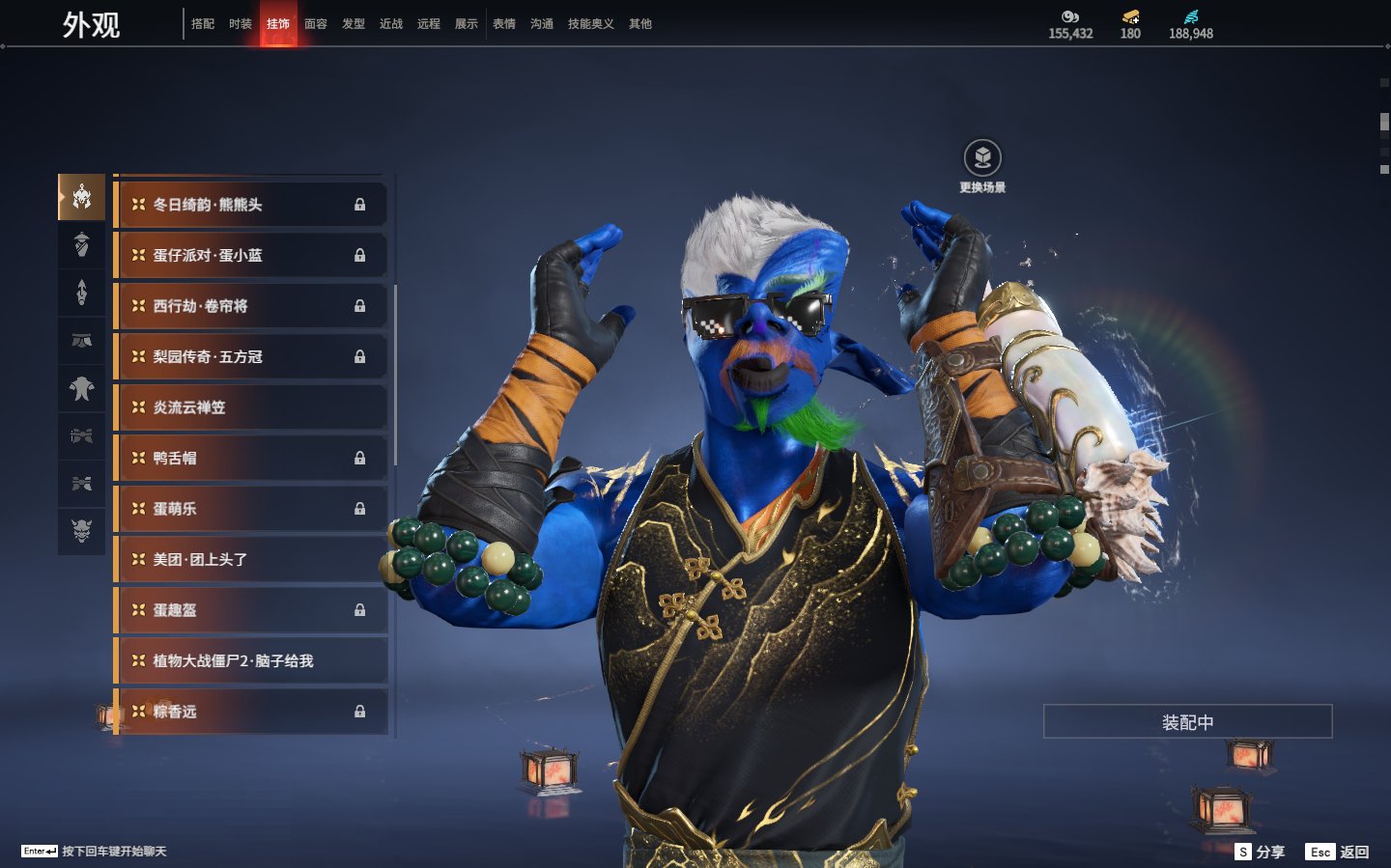Click the 更换场景 scene change icon
1391x868 pixels.
pyautogui.click(x=982, y=158)
